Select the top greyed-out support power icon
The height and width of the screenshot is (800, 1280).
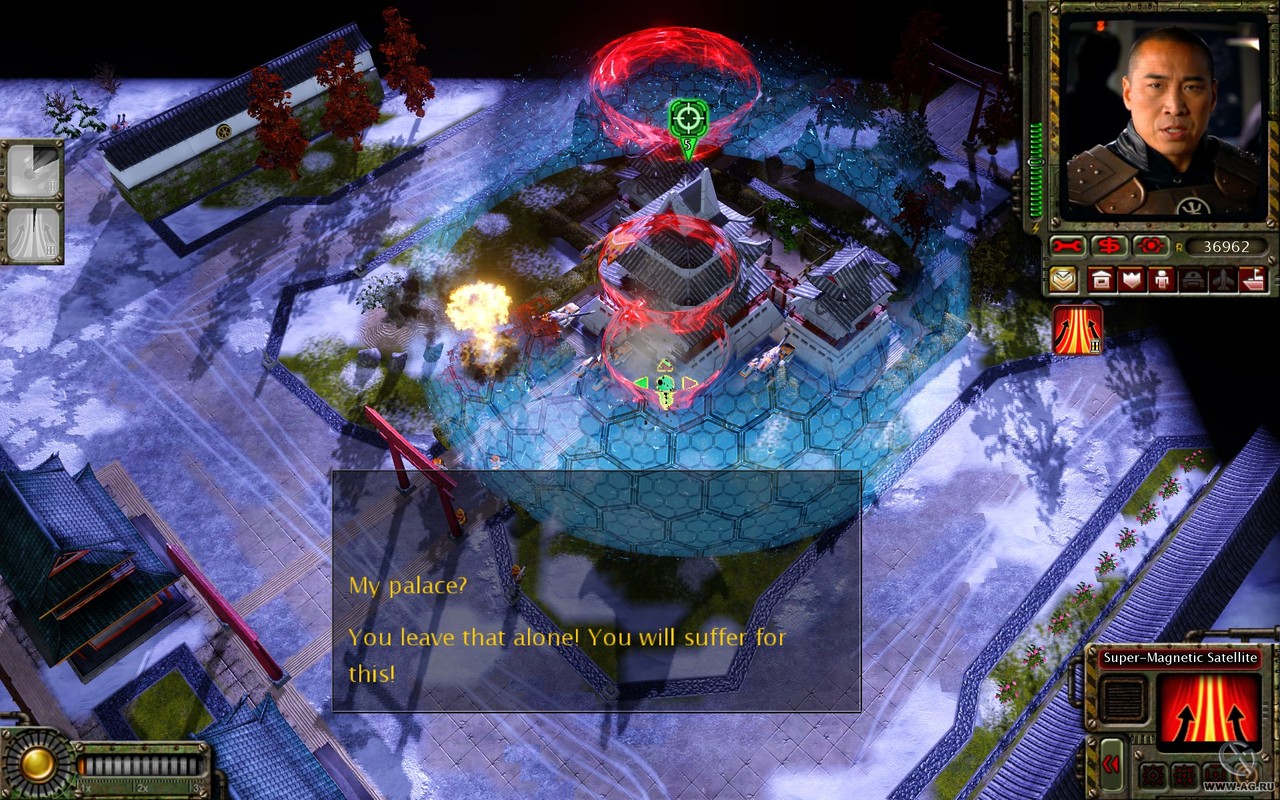(32, 170)
